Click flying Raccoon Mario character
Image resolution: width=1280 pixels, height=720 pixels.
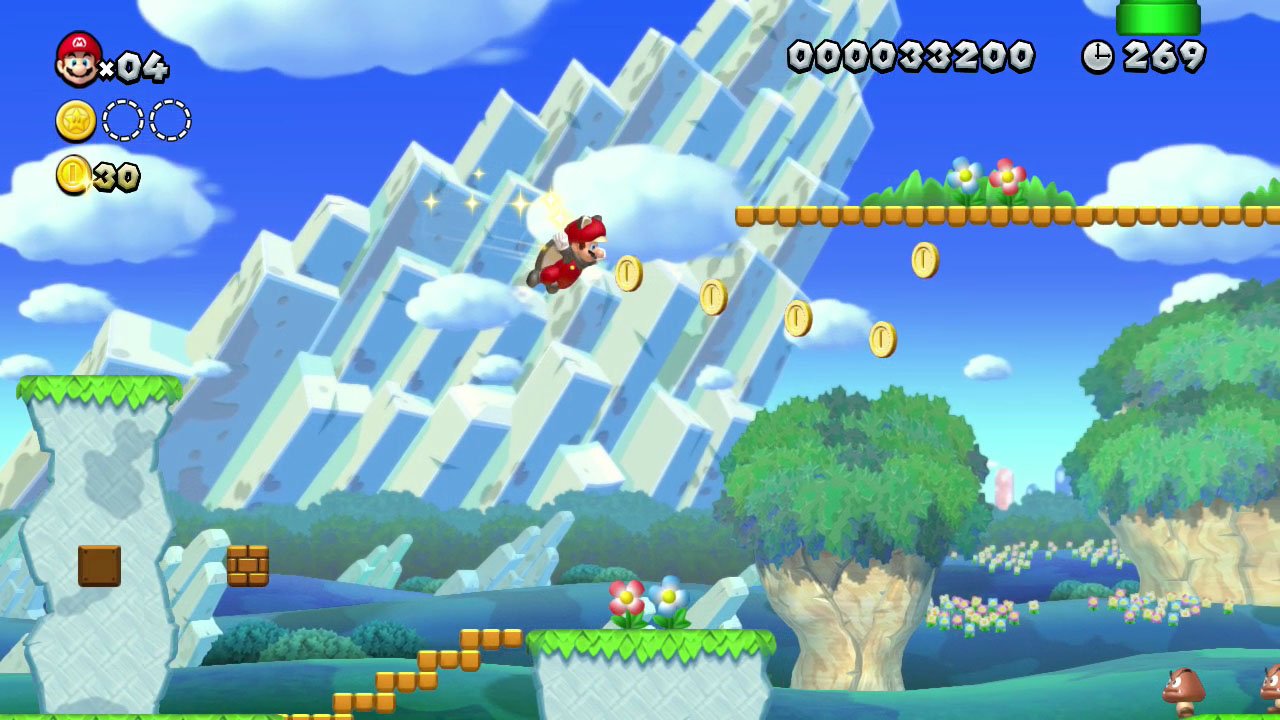[x=570, y=255]
